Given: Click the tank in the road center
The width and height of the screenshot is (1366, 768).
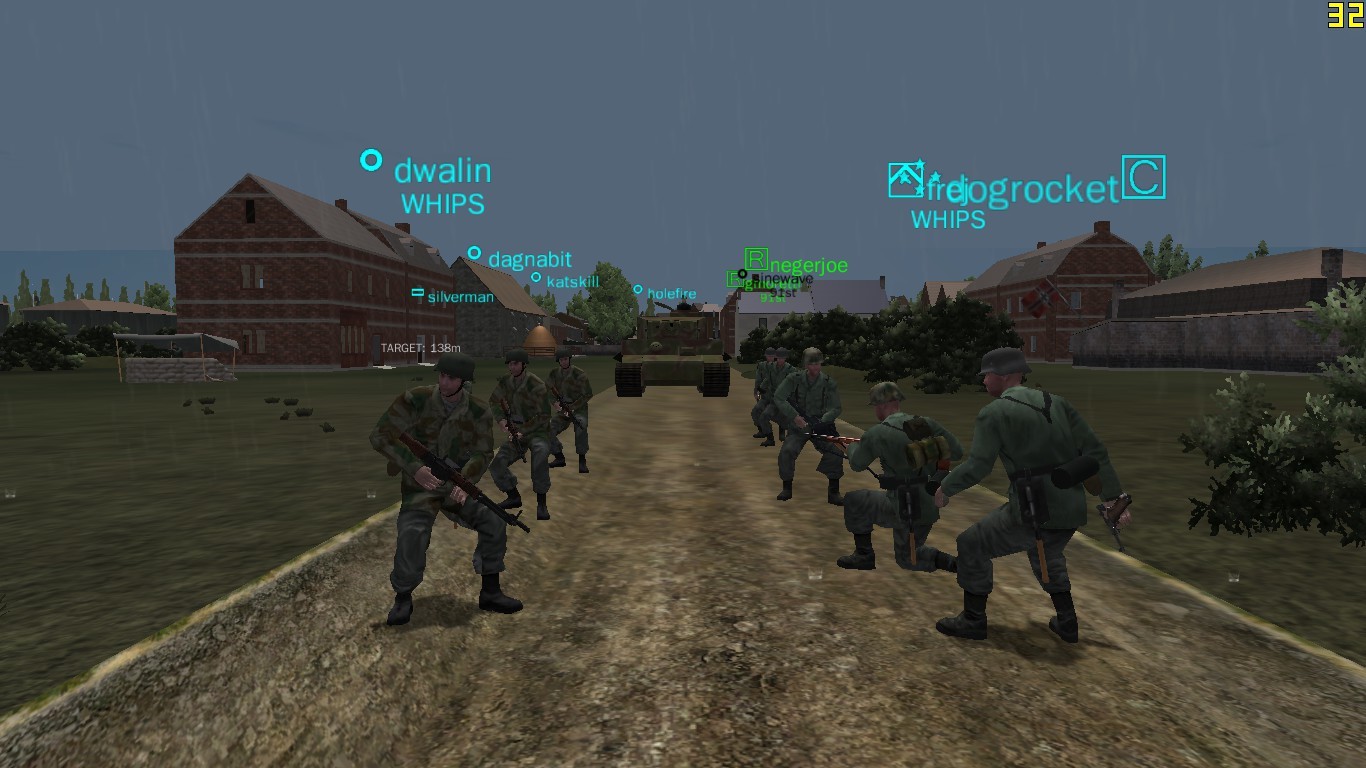Looking at the screenshot, I should pyautogui.click(x=672, y=355).
